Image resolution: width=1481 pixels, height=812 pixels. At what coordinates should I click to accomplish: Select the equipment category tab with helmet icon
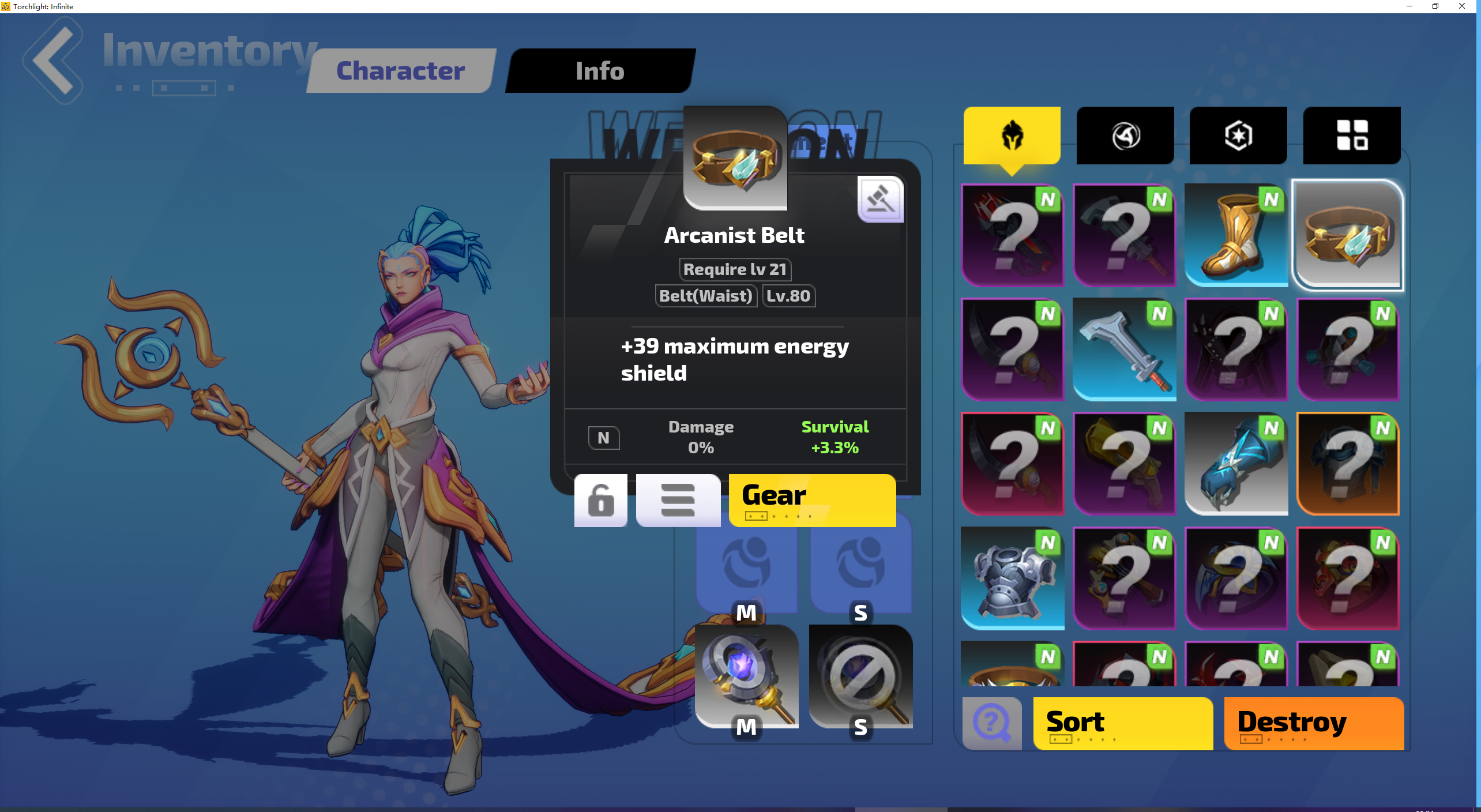coord(1012,135)
